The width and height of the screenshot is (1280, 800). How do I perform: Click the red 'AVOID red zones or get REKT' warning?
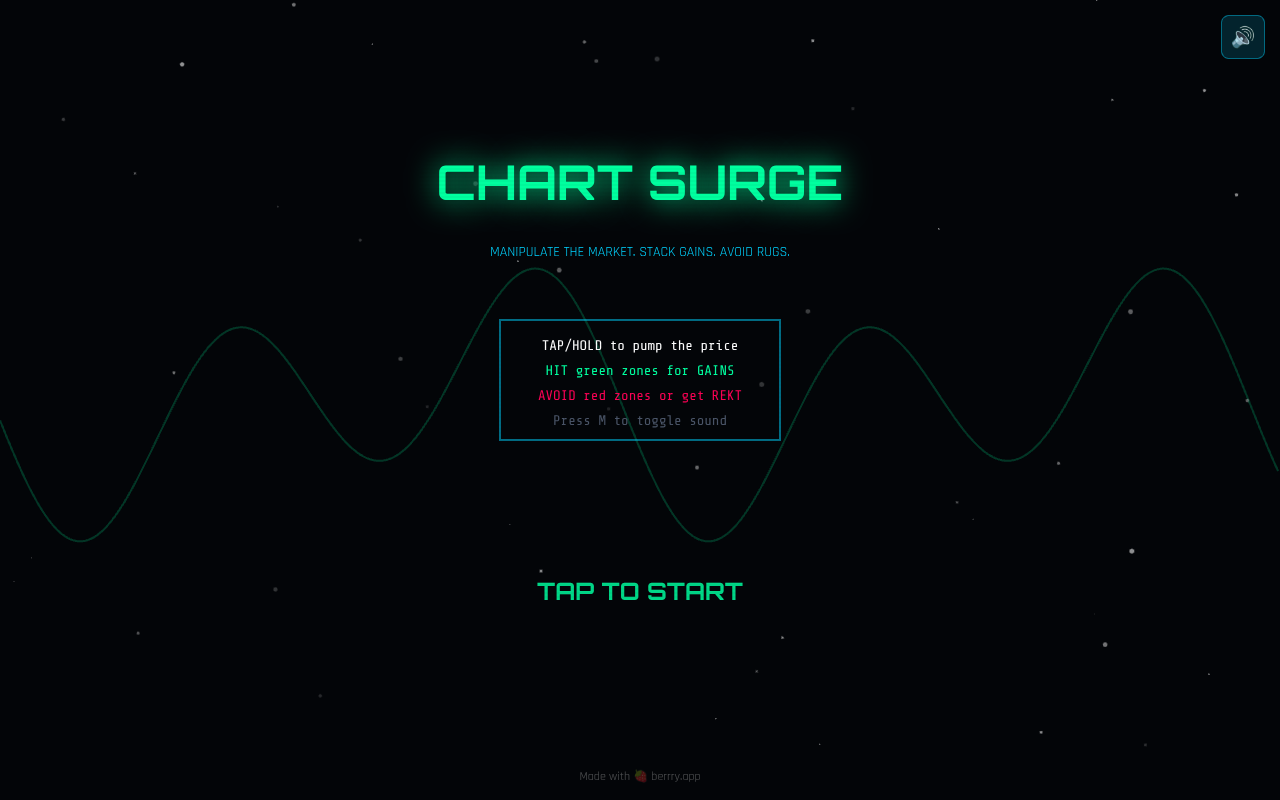click(640, 395)
